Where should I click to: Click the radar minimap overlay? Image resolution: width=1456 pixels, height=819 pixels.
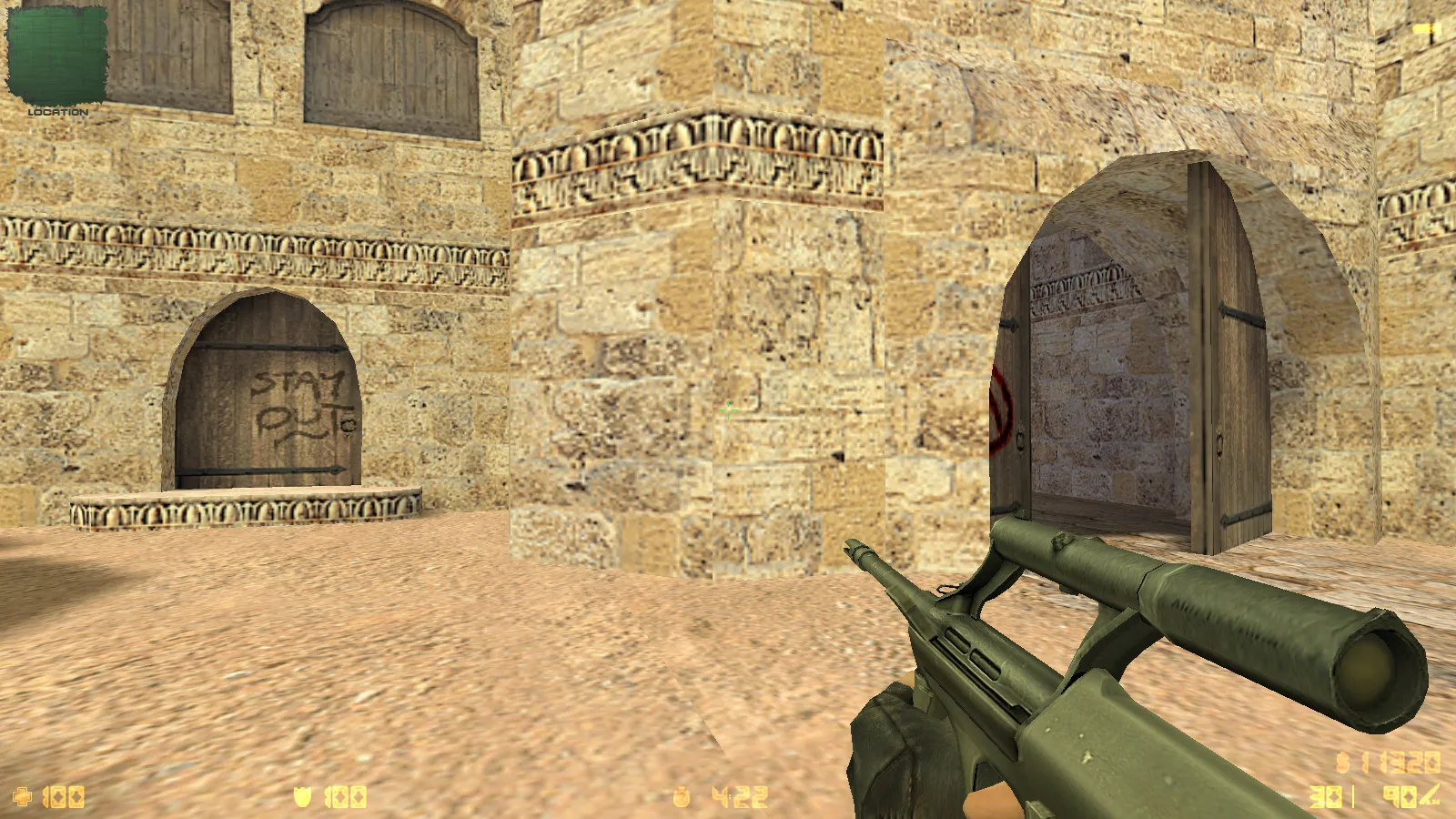[x=55, y=55]
